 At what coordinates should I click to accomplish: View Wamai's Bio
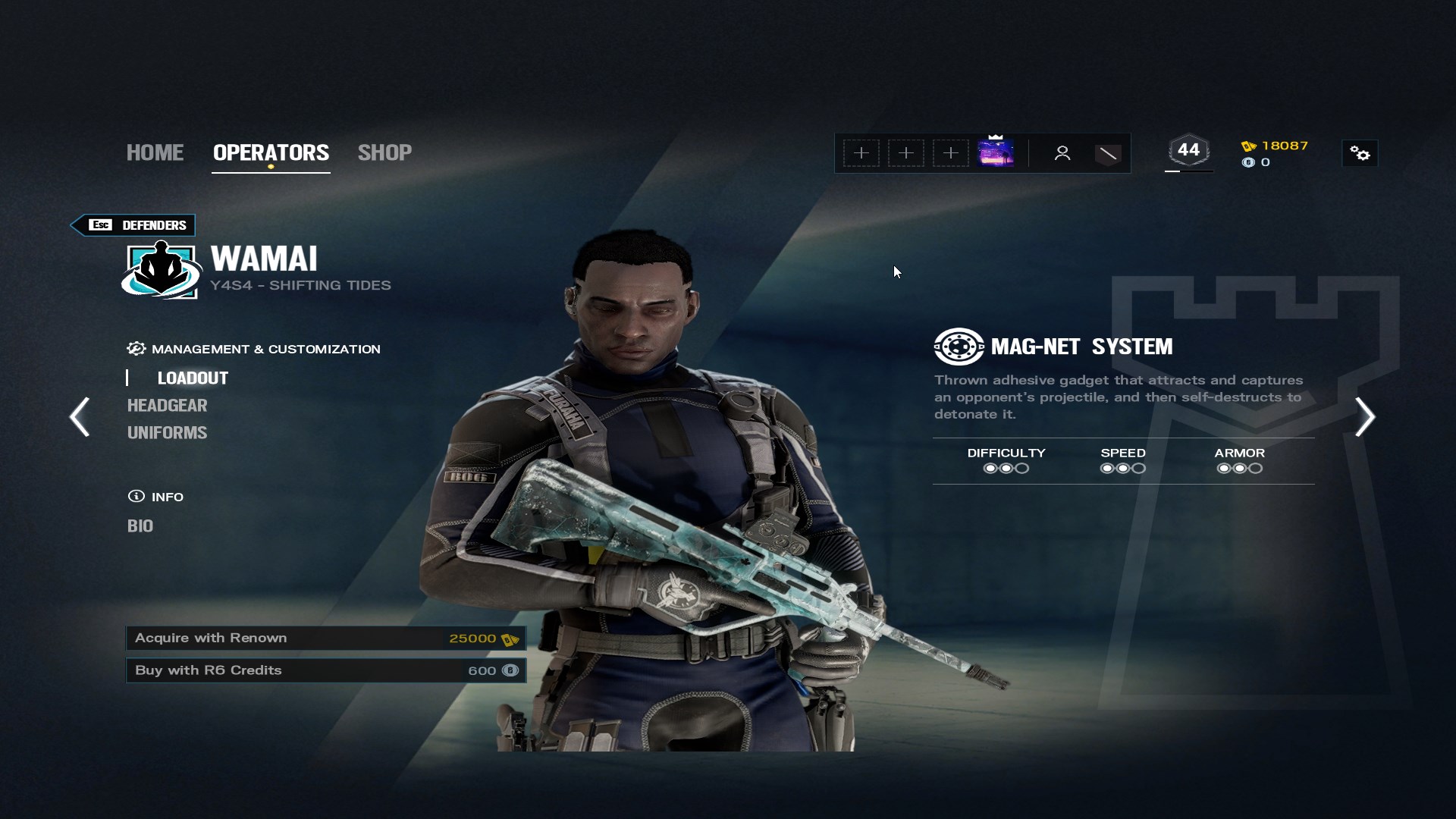click(140, 526)
